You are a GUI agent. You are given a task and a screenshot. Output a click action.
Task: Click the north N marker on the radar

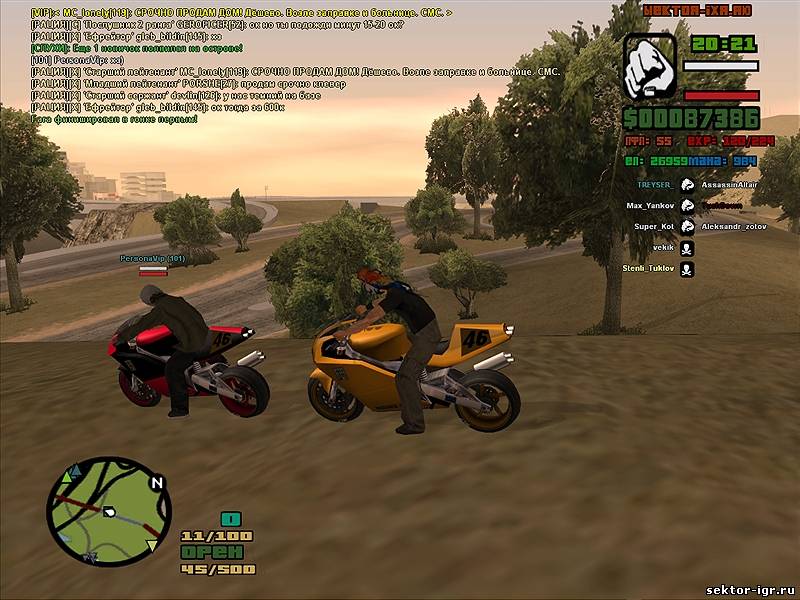click(156, 481)
